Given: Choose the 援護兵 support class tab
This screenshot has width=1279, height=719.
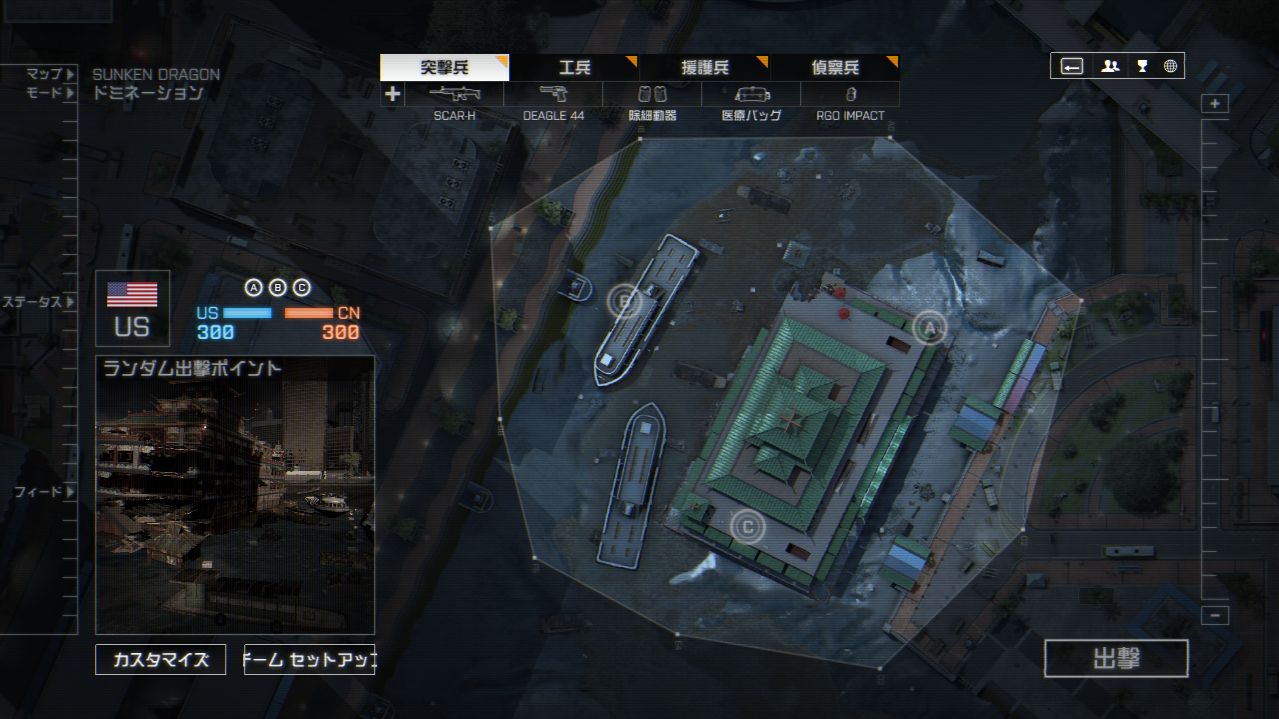Looking at the screenshot, I should coord(704,68).
